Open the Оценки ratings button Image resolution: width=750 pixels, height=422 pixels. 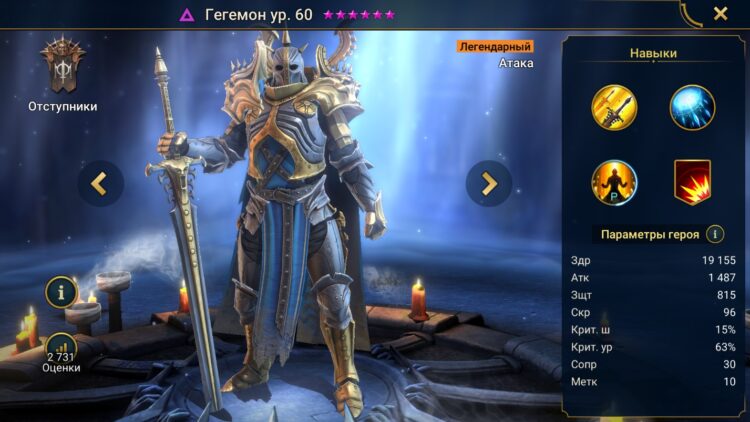coord(62,352)
